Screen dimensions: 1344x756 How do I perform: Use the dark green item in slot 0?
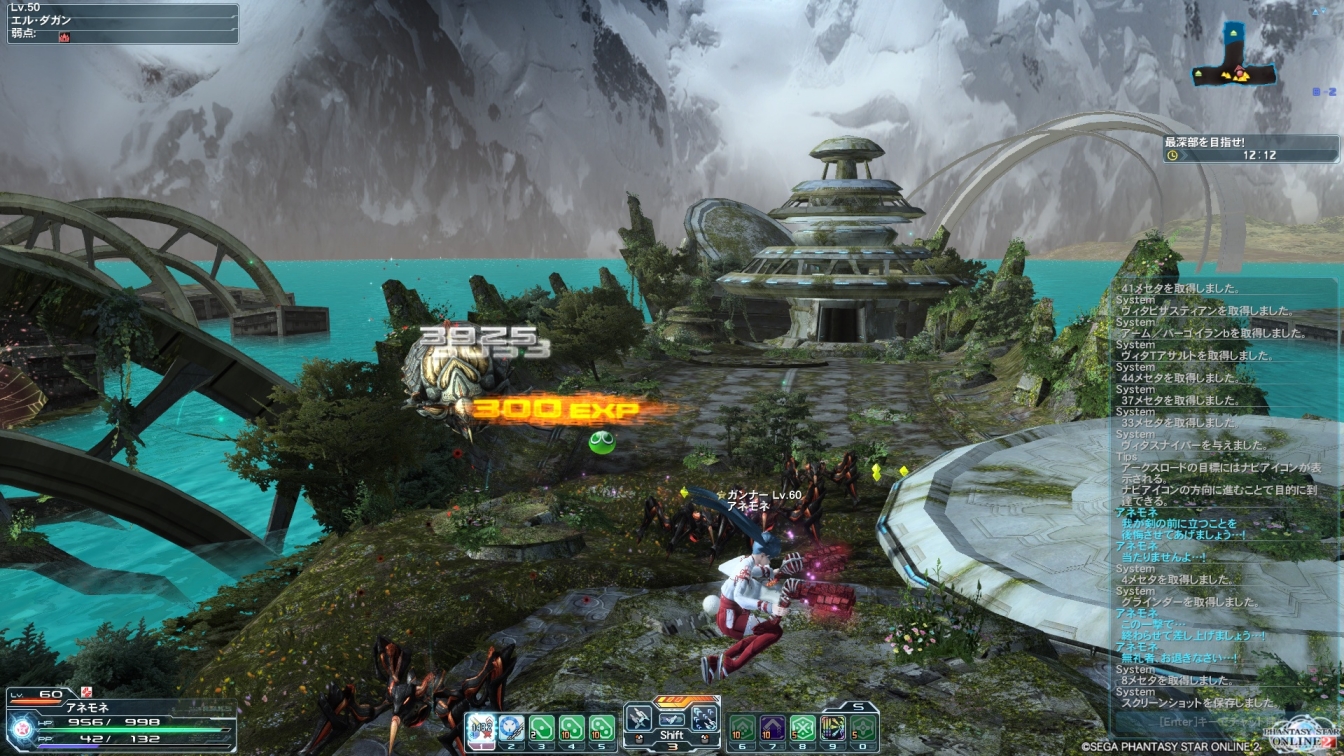tap(863, 728)
